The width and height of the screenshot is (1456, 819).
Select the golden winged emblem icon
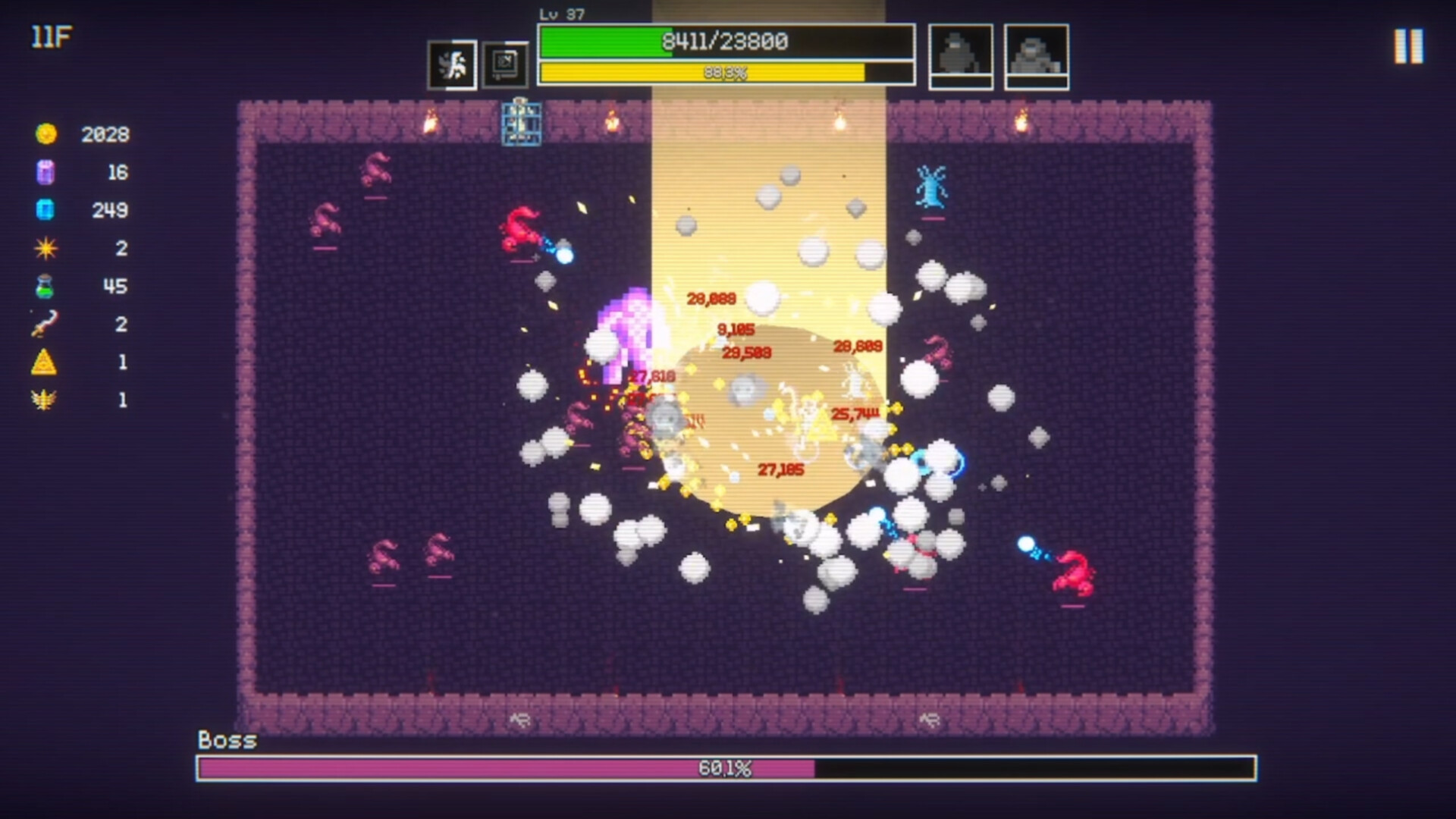(45, 400)
